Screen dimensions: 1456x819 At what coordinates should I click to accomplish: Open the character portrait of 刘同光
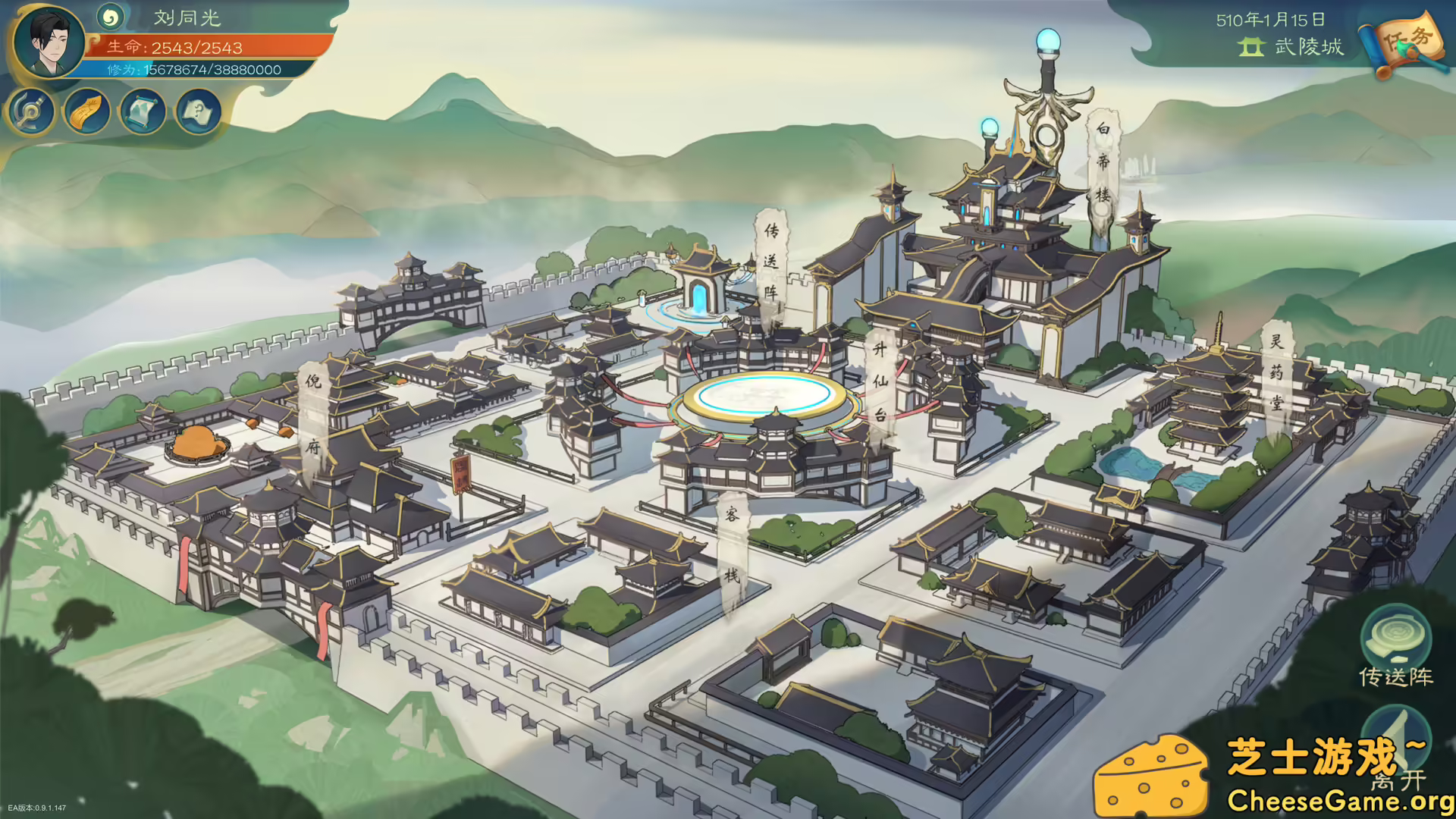(50, 42)
